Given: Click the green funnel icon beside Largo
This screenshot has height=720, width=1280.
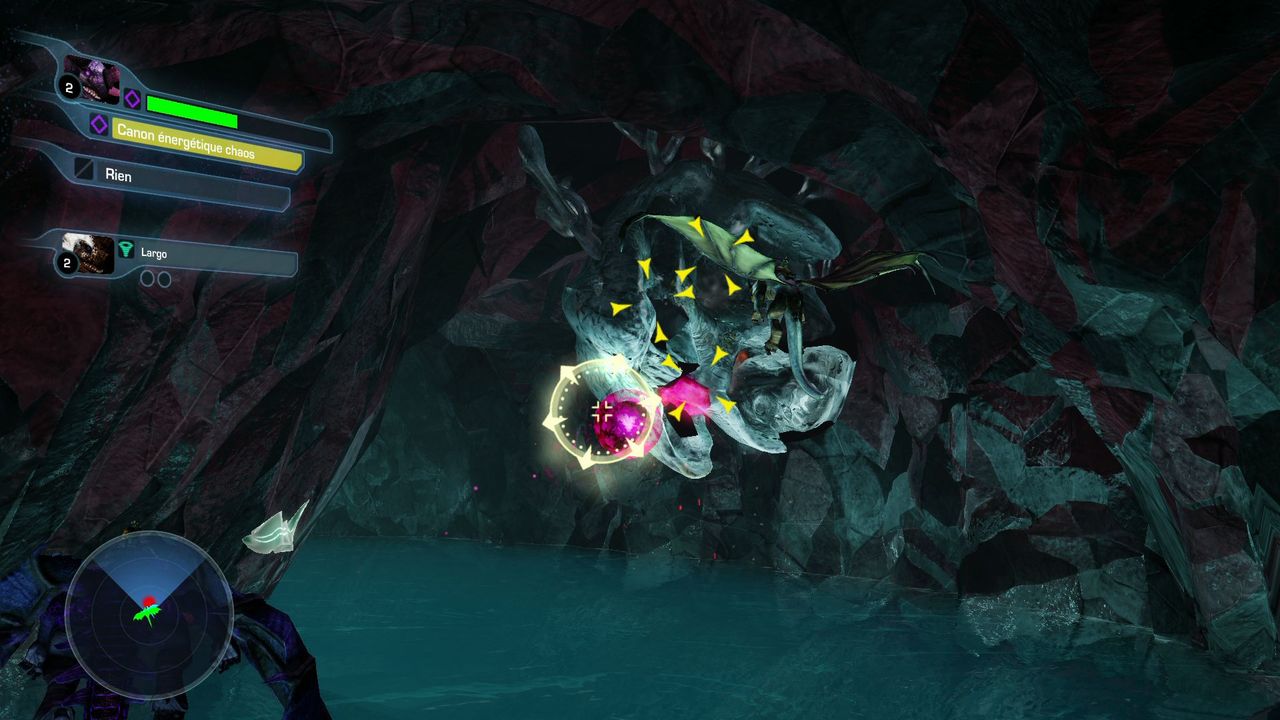Looking at the screenshot, I should (x=126, y=251).
